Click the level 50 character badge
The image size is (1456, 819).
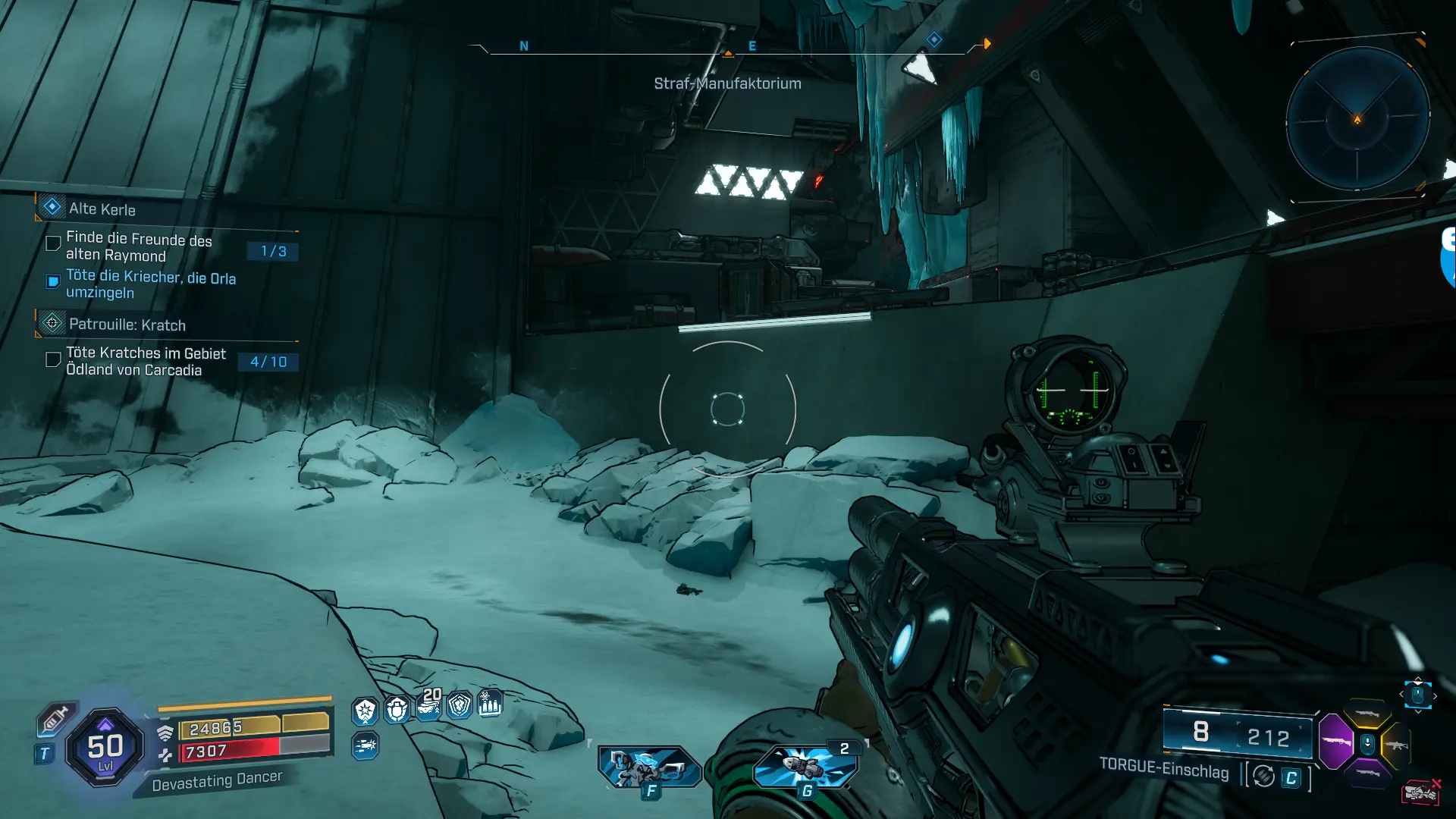tap(105, 748)
